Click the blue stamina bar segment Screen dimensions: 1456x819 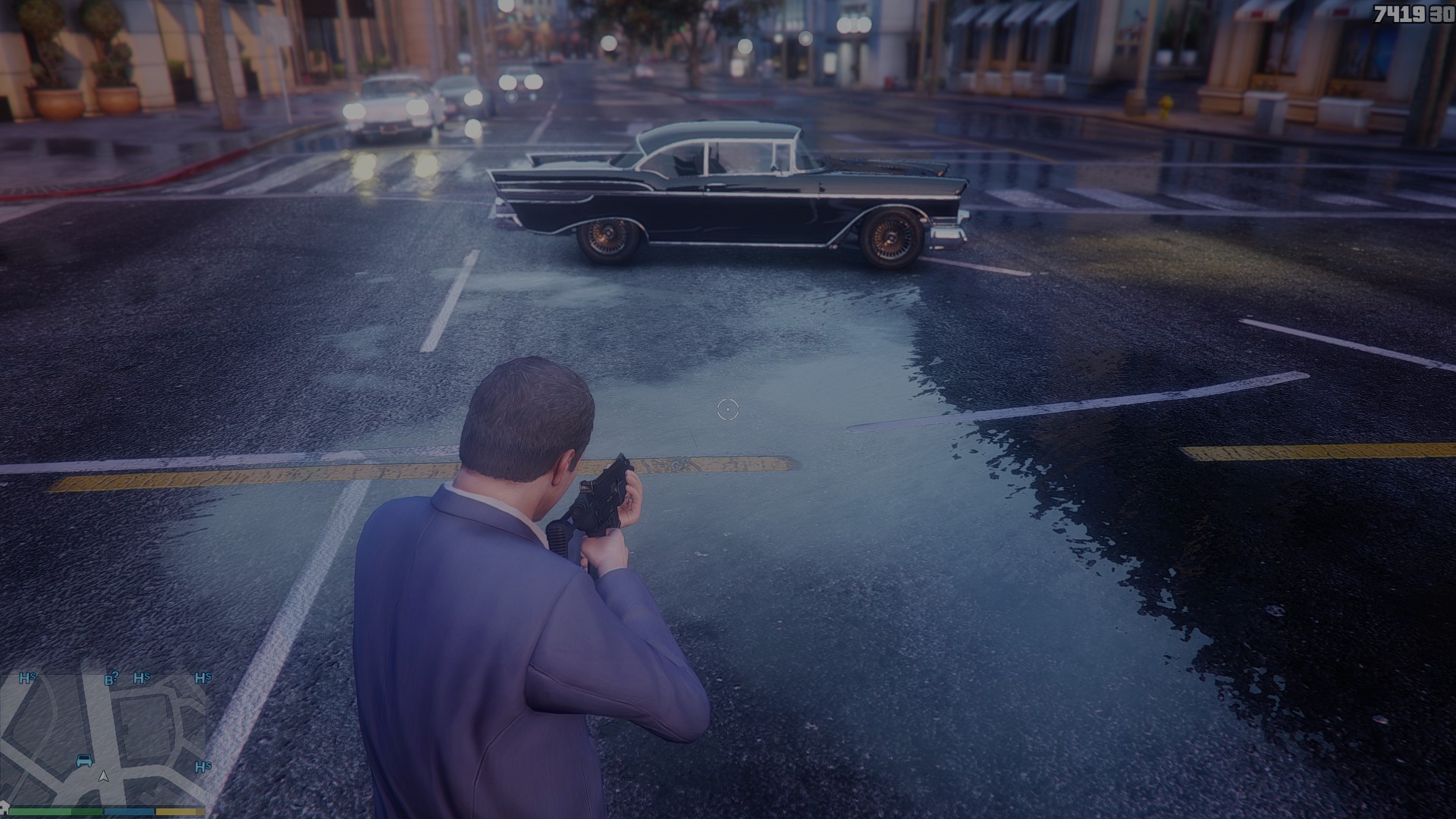129,812
